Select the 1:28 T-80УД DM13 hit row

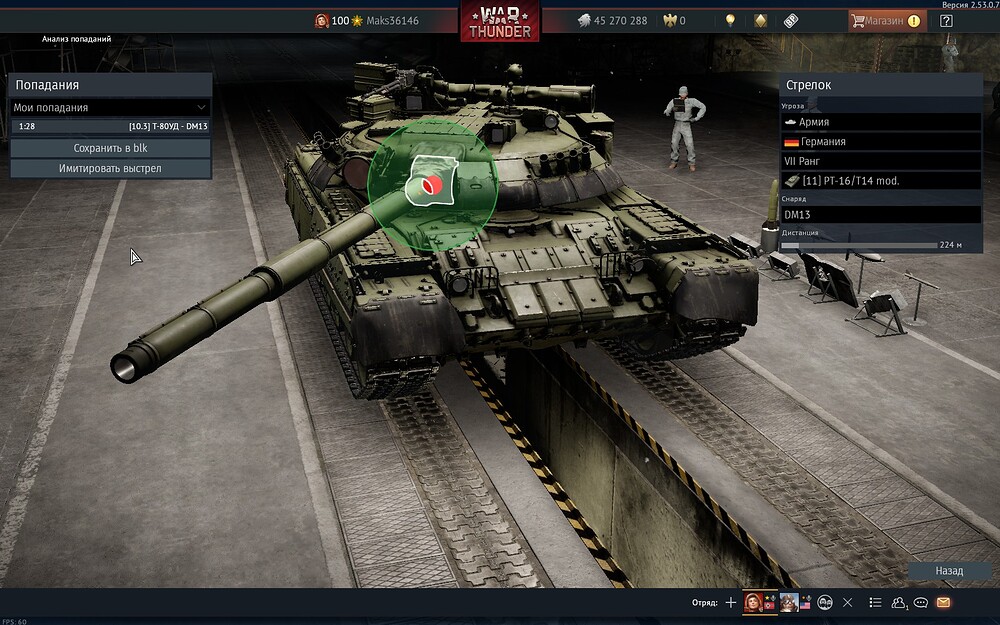[x=110, y=127]
